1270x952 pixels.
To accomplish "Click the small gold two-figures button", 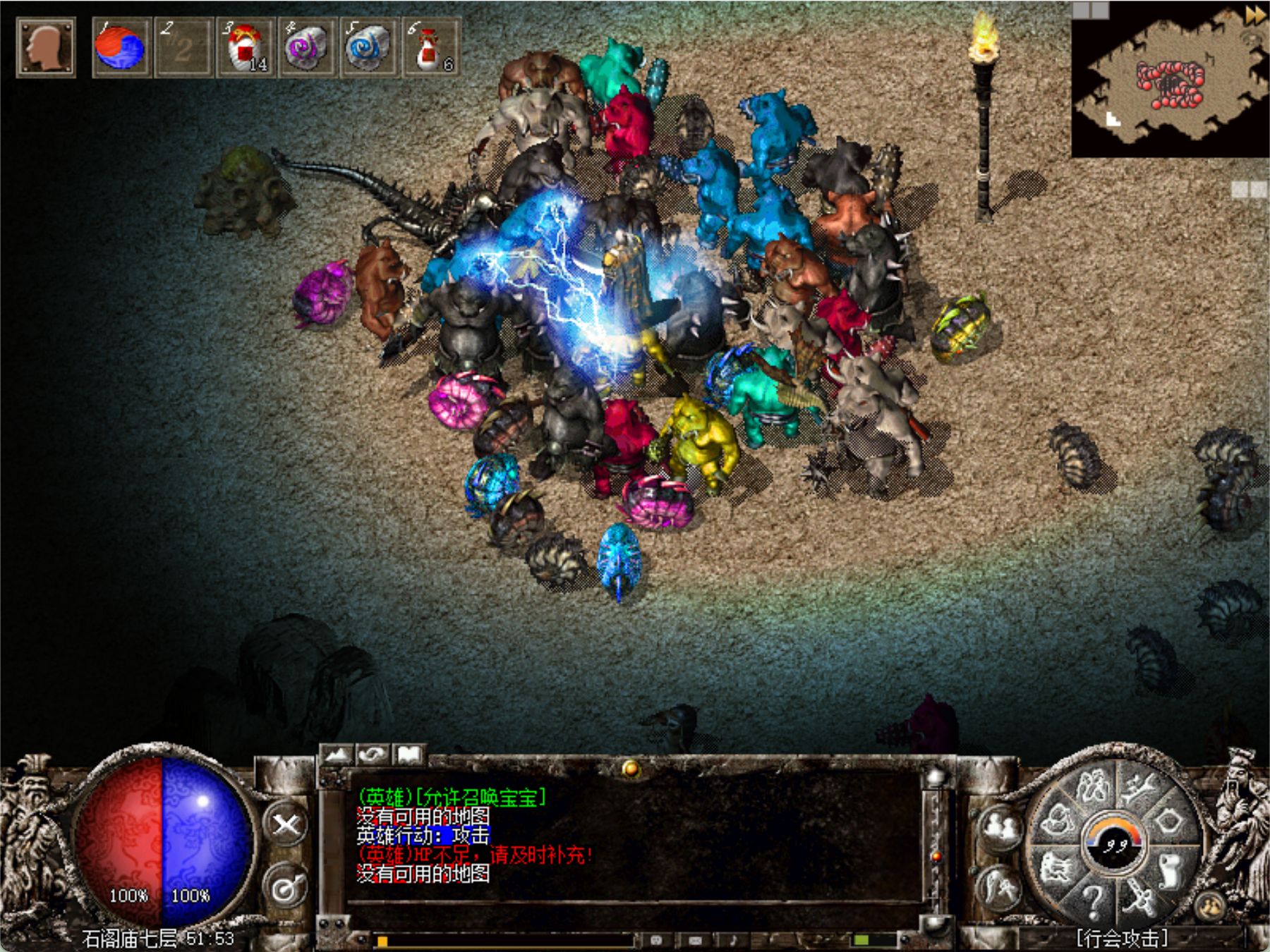I will tap(1211, 908).
